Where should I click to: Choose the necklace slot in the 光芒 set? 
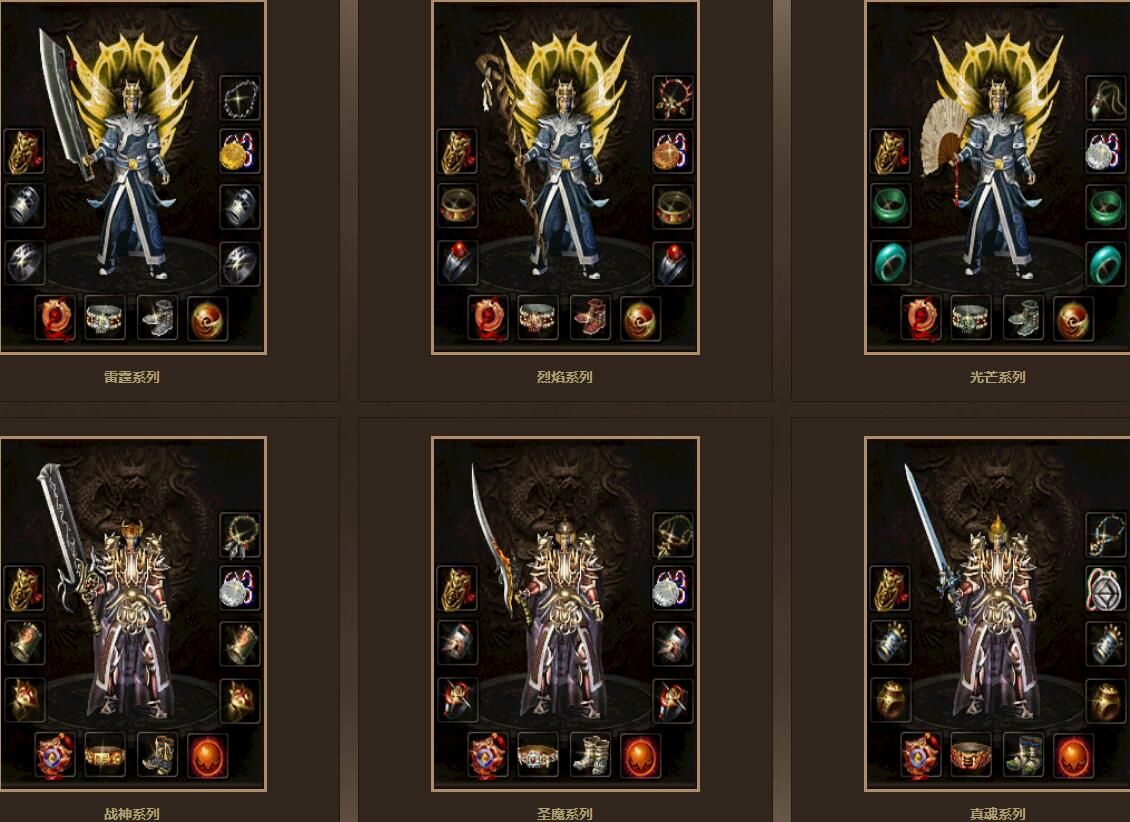pos(1106,98)
